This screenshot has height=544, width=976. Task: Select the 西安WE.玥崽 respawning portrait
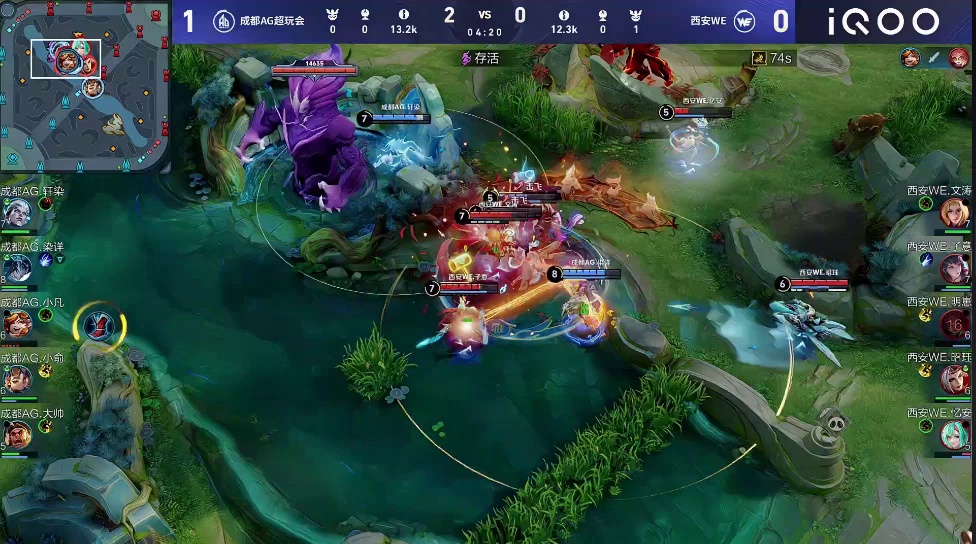(955, 324)
